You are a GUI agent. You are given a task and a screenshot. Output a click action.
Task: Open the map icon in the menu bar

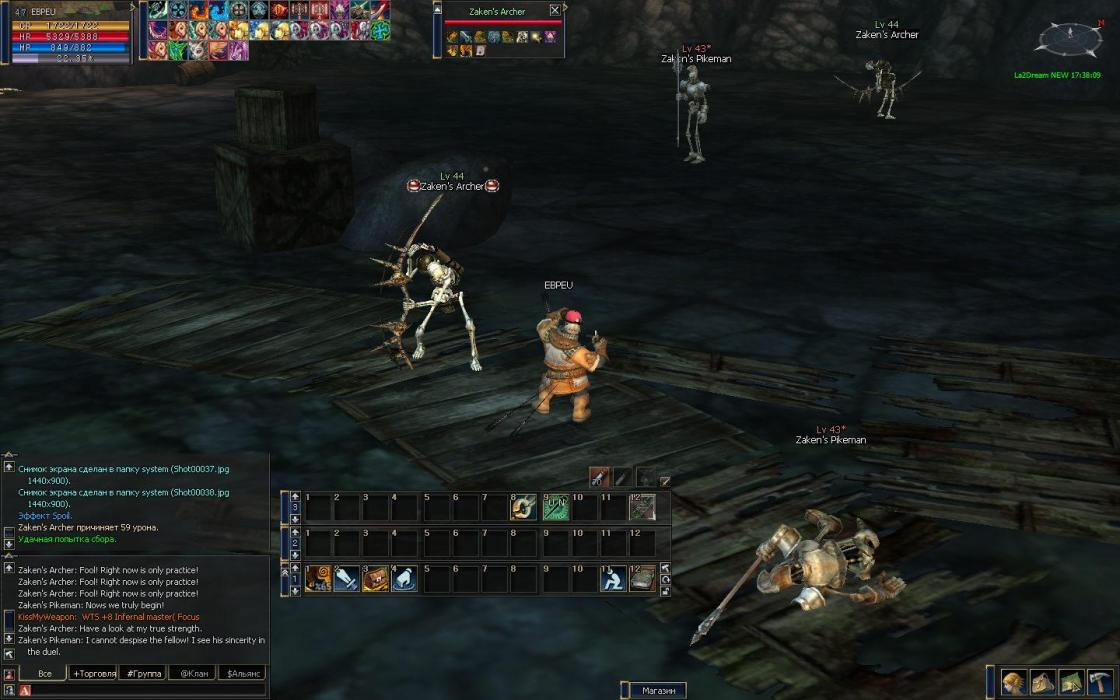1072,682
